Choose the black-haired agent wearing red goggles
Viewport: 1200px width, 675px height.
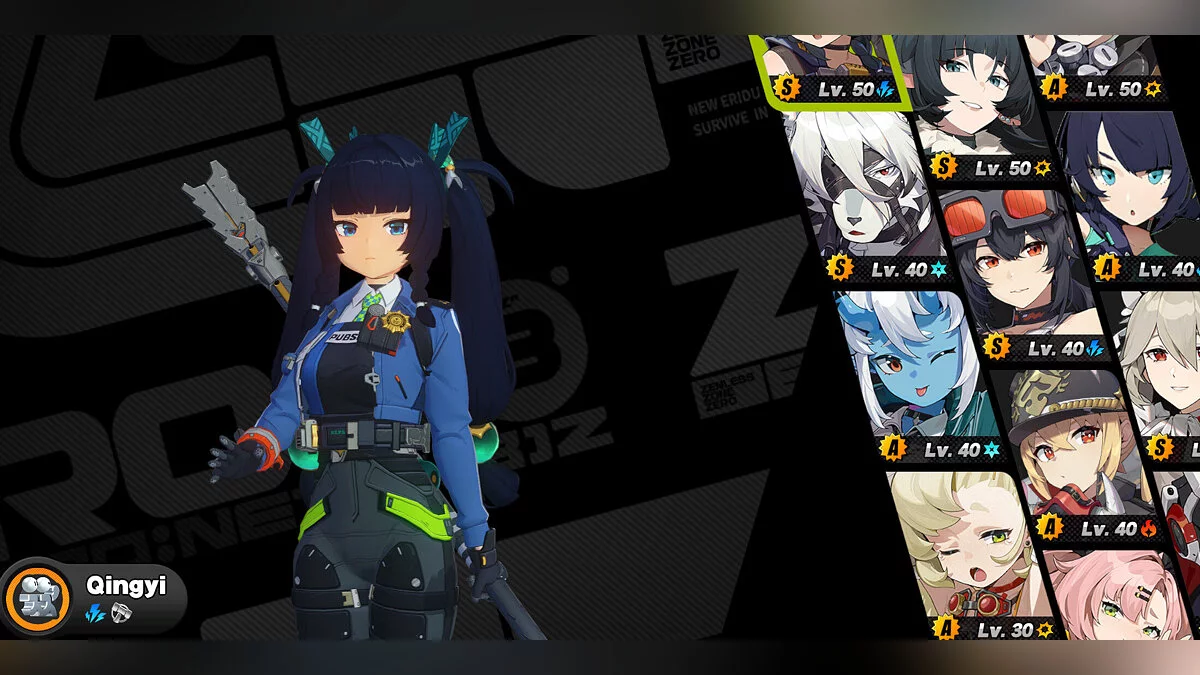pos(1015,270)
